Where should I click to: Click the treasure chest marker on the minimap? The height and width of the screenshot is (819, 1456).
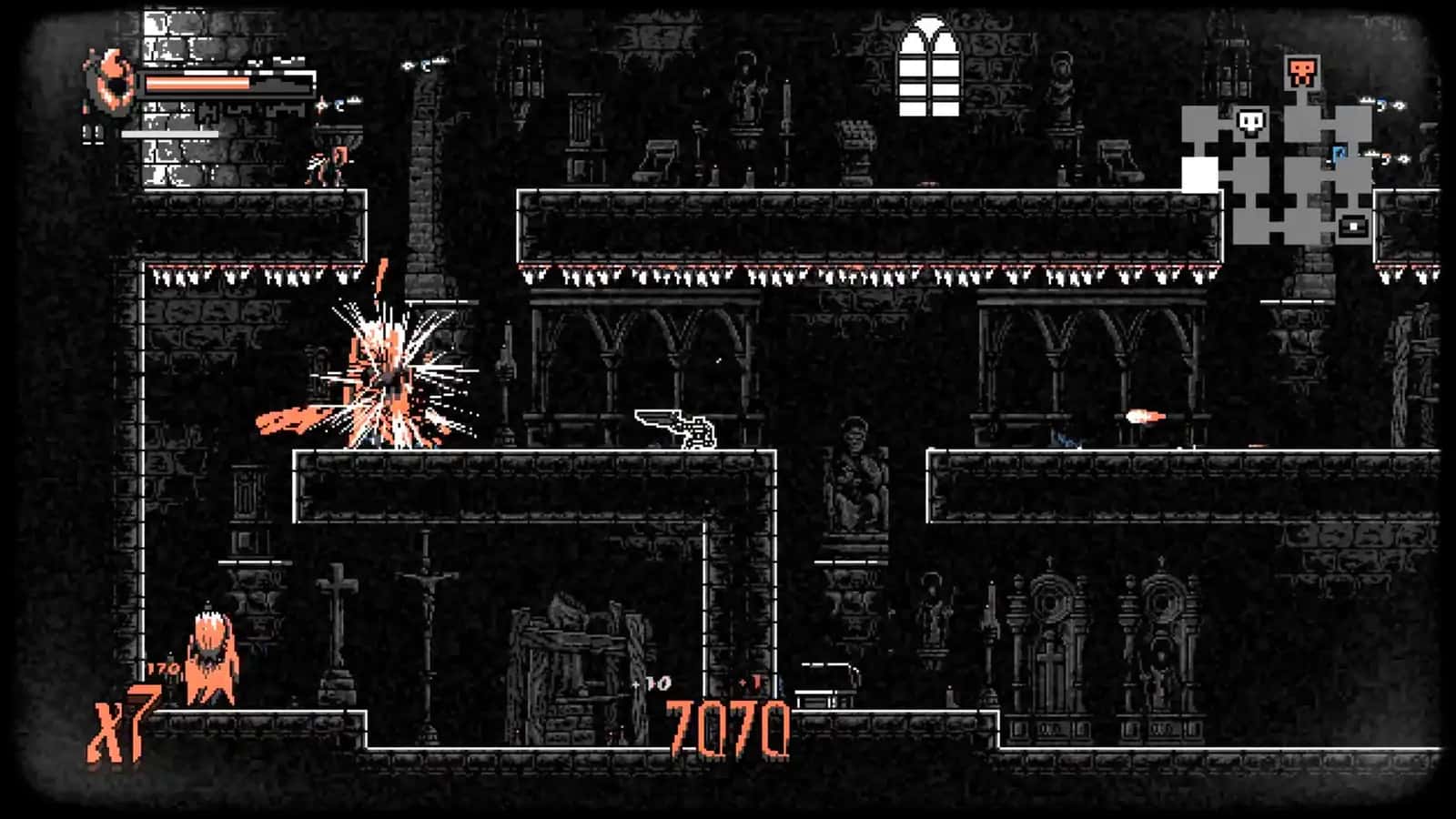(x=1353, y=224)
